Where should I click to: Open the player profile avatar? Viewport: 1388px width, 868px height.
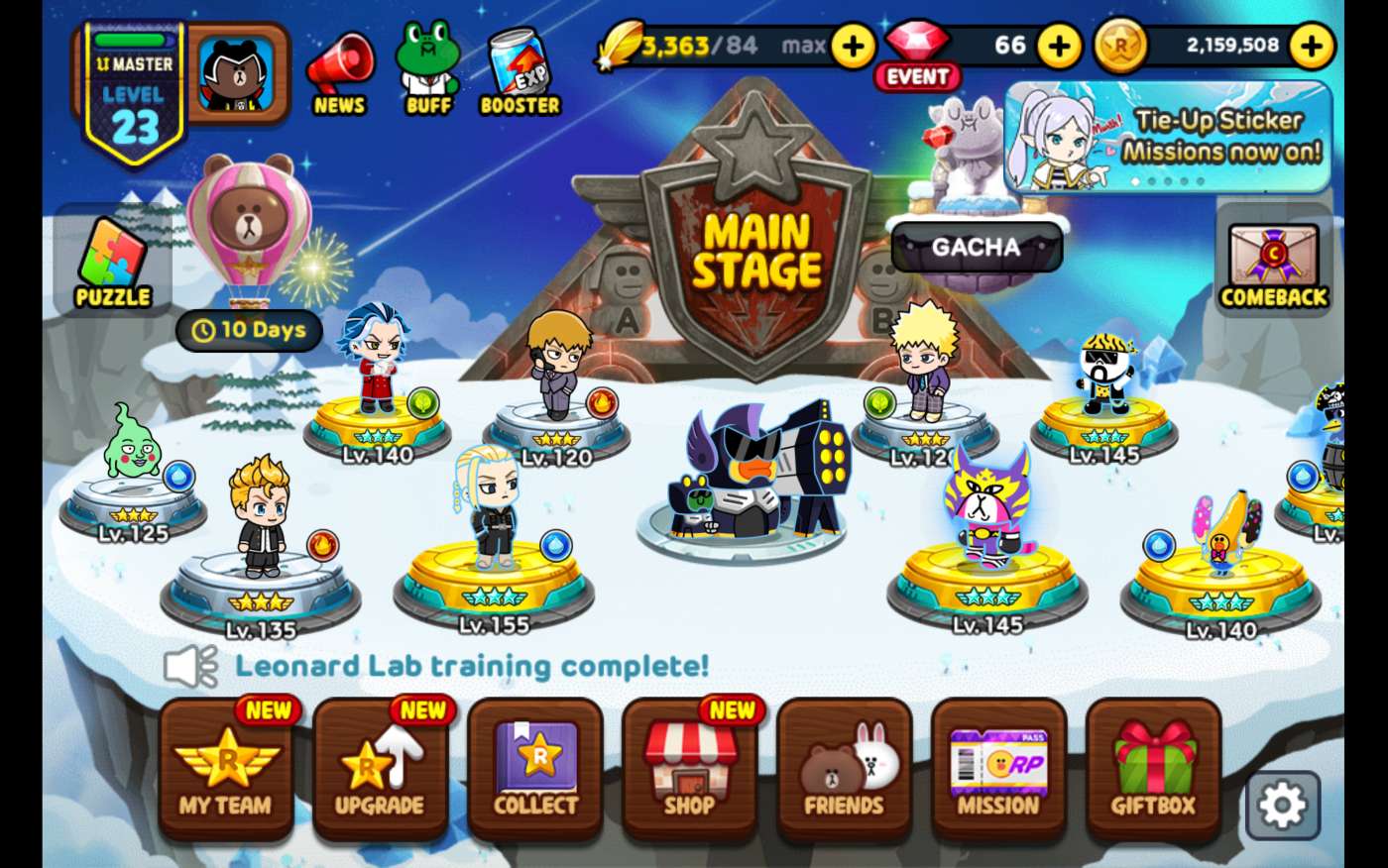point(238,73)
